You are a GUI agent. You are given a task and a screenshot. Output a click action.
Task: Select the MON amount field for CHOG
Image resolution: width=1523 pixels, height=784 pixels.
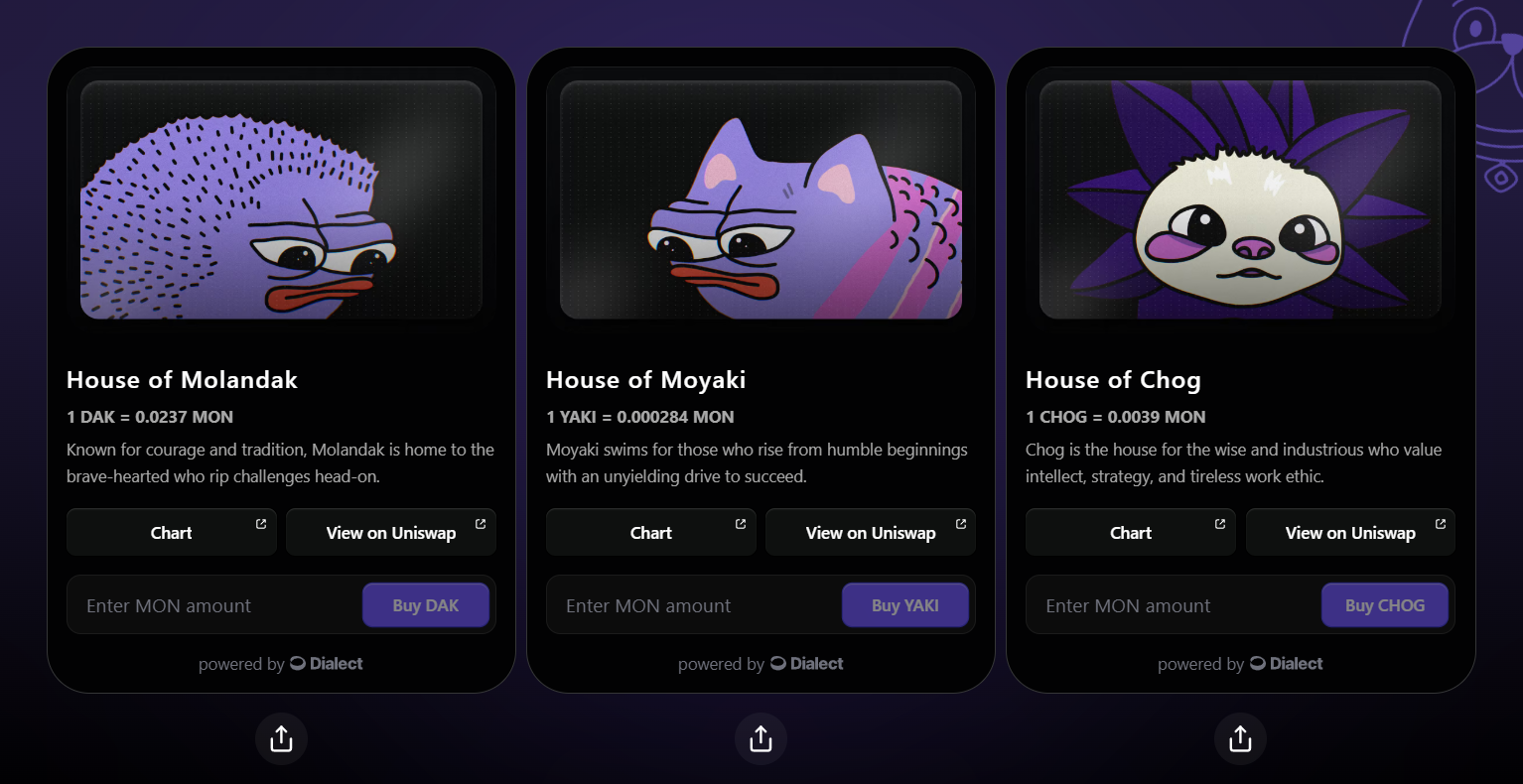(1173, 605)
